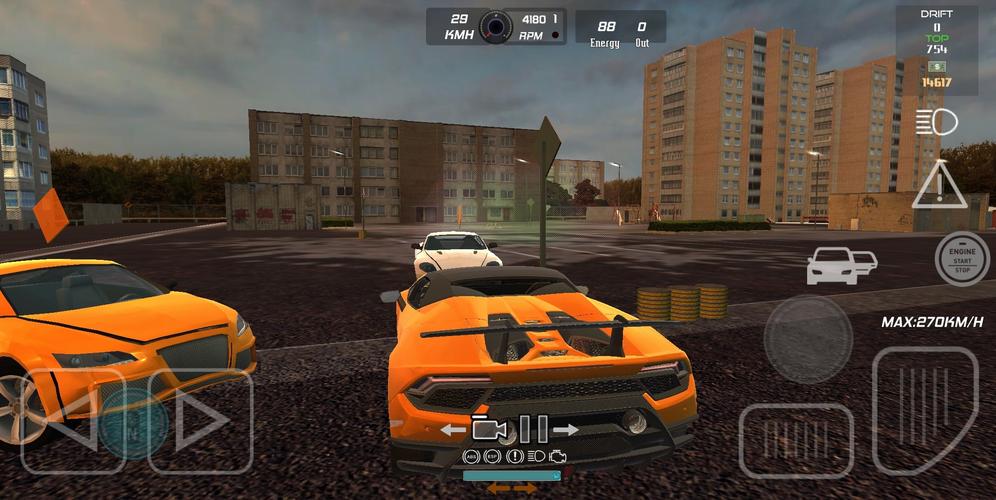Tap the round handbrake button

point(808,338)
